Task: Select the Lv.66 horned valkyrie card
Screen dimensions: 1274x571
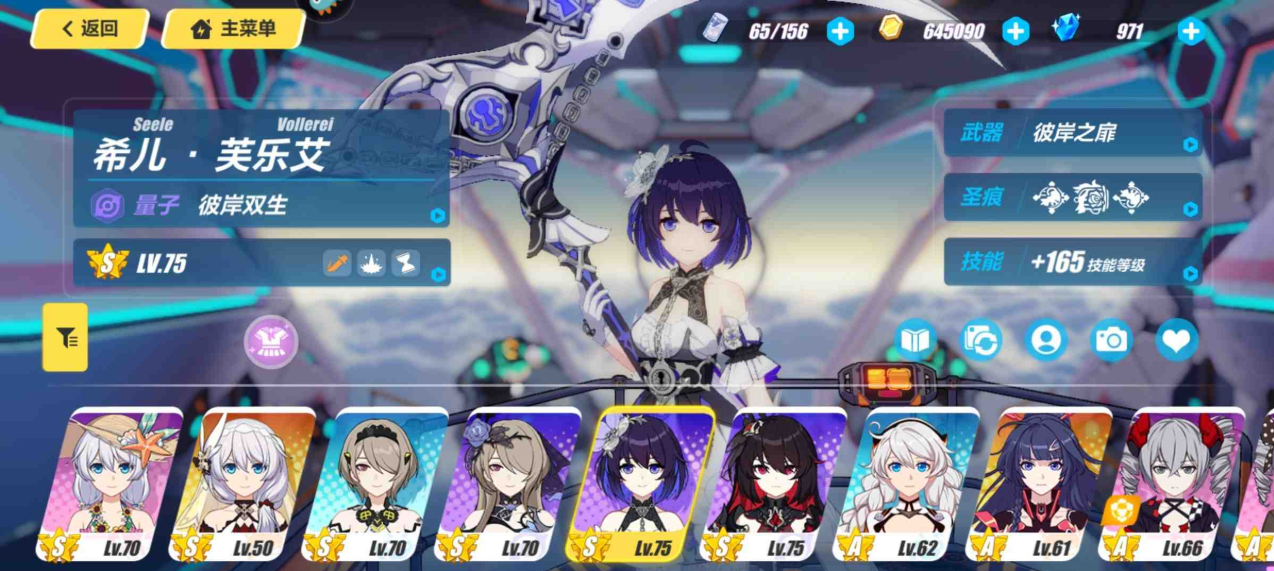Action: click(x=1175, y=485)
